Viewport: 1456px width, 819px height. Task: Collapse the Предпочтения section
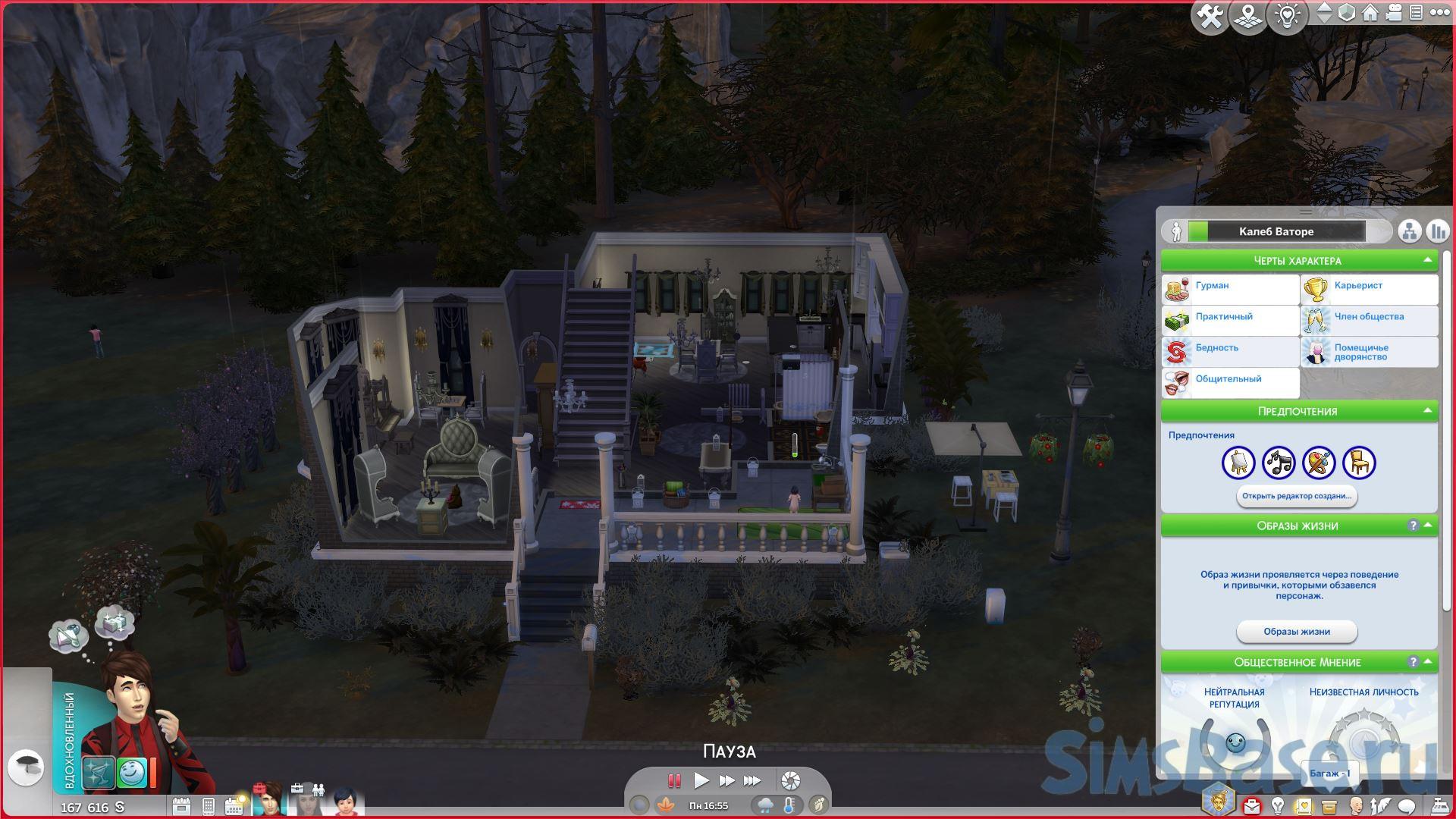point(1427,411)
